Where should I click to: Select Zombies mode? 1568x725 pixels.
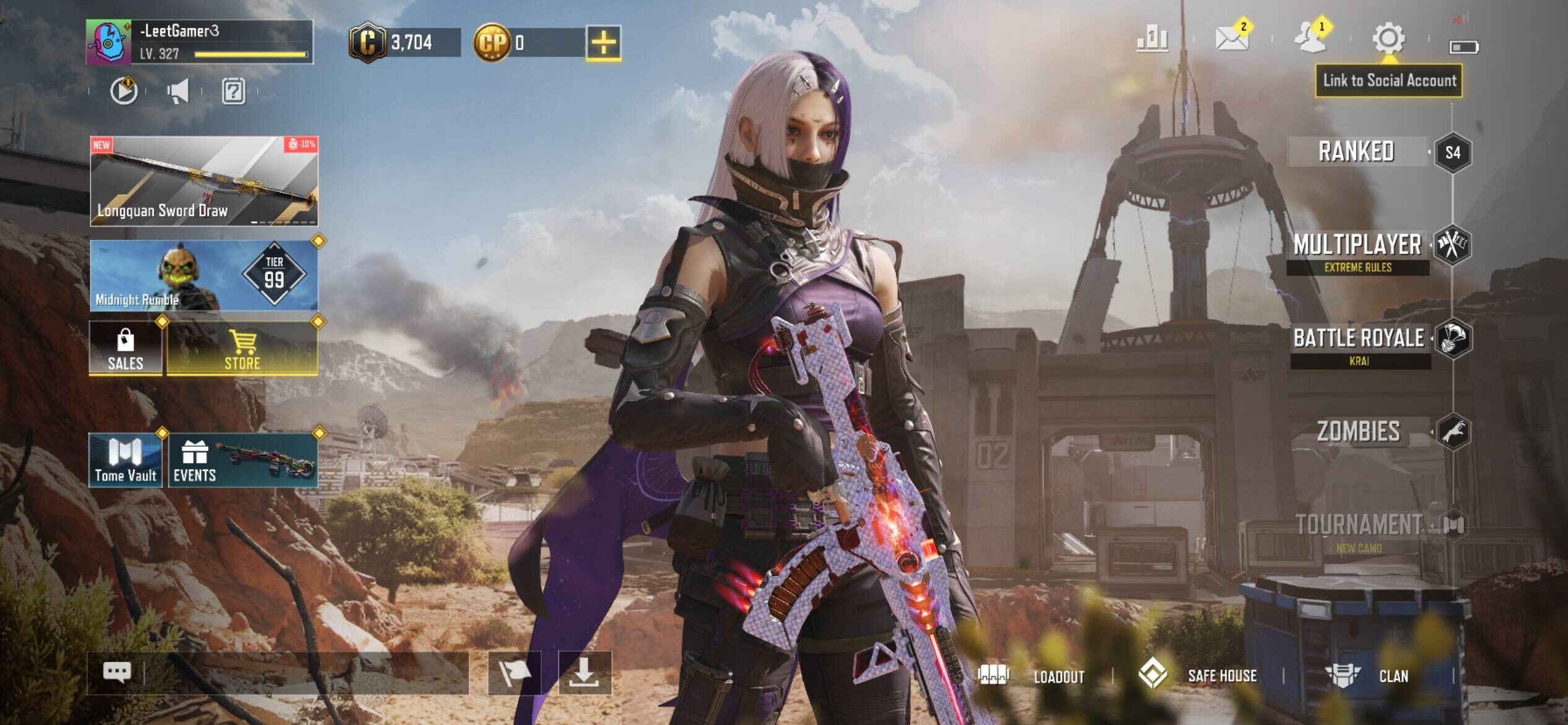point(1359,432)
